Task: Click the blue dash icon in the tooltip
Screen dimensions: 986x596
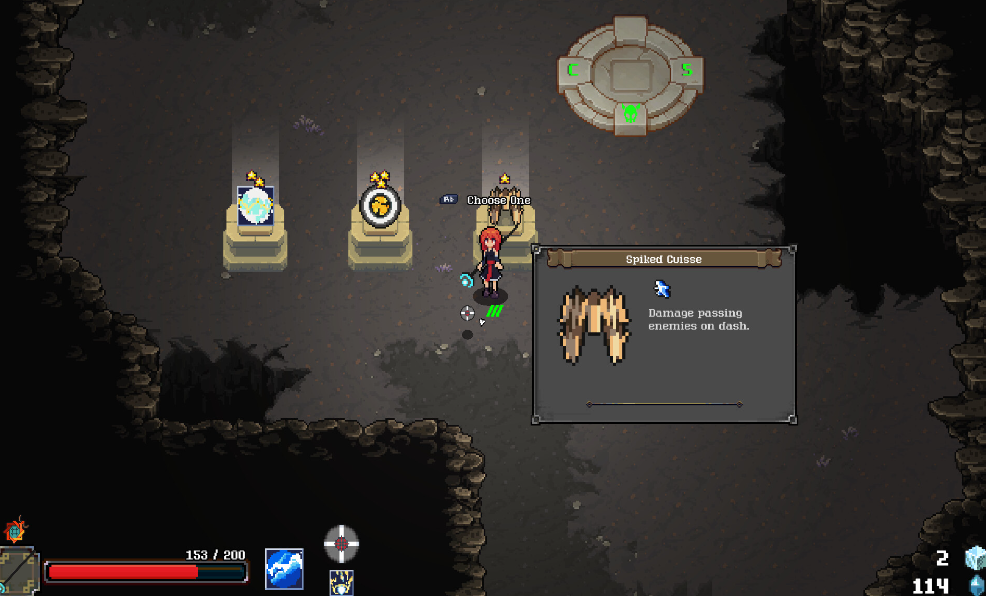Action: coord(661,289)
